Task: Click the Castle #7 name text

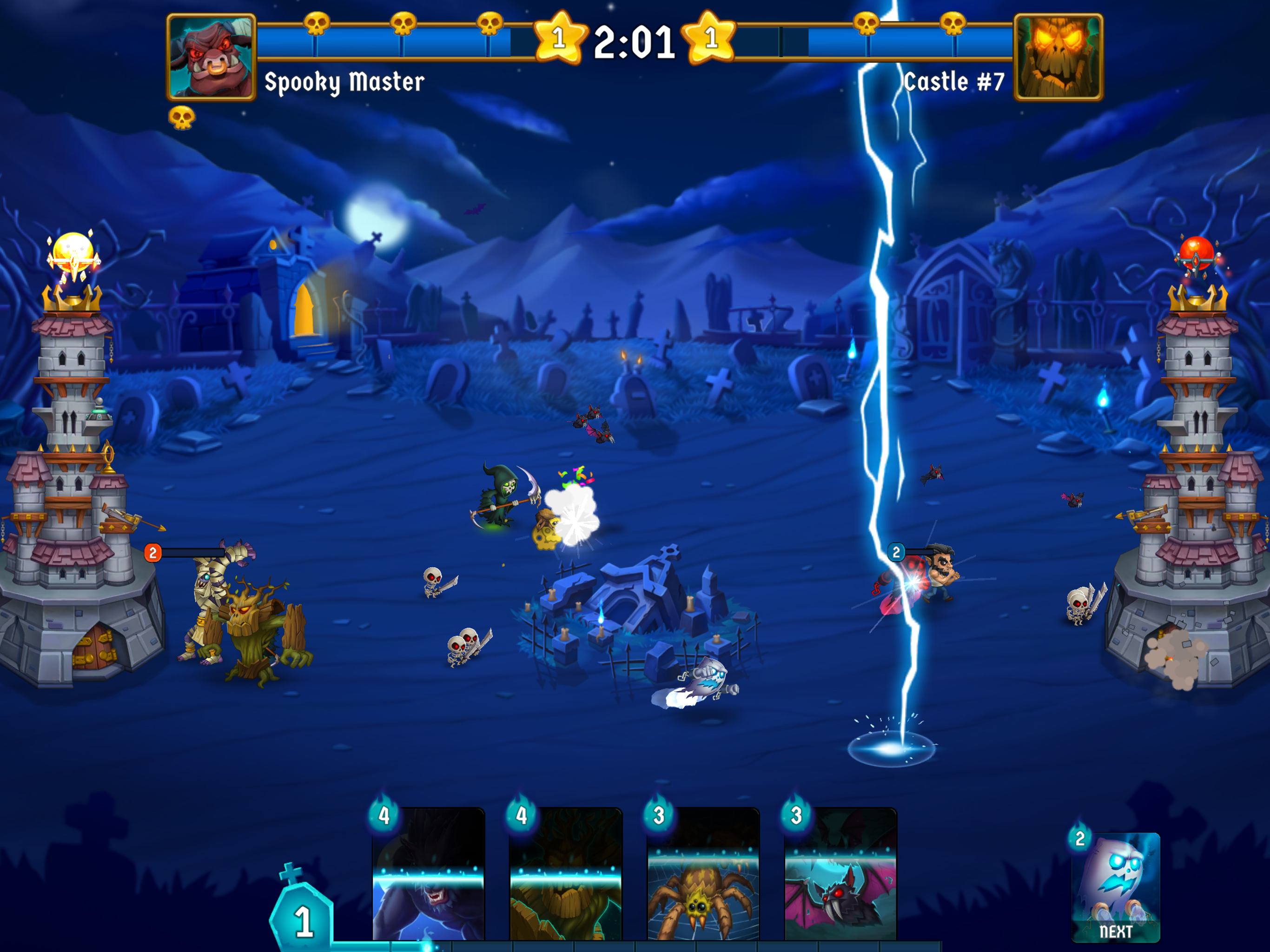Action: pos(953,82)
